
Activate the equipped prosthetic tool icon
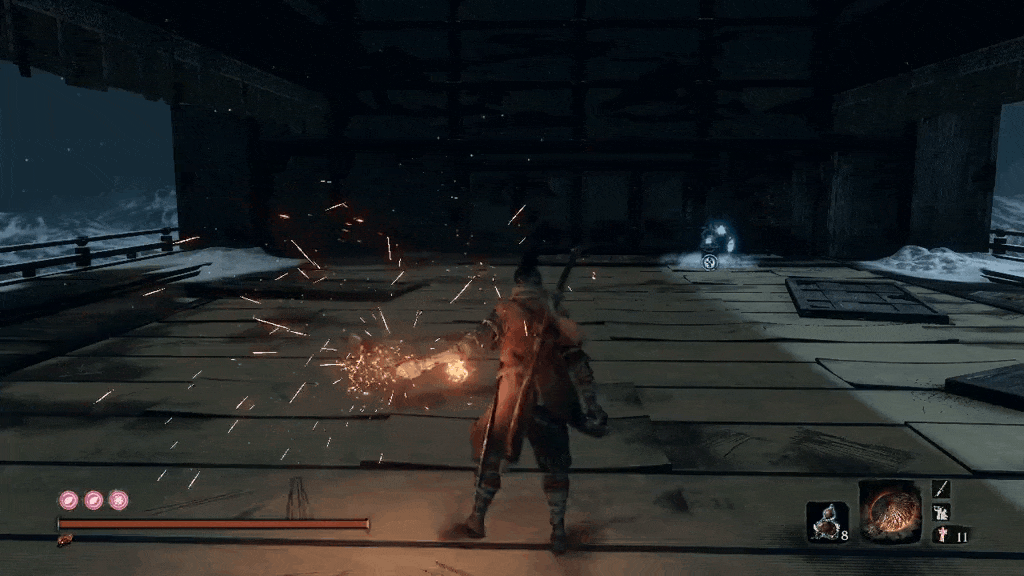pos(889,512)
